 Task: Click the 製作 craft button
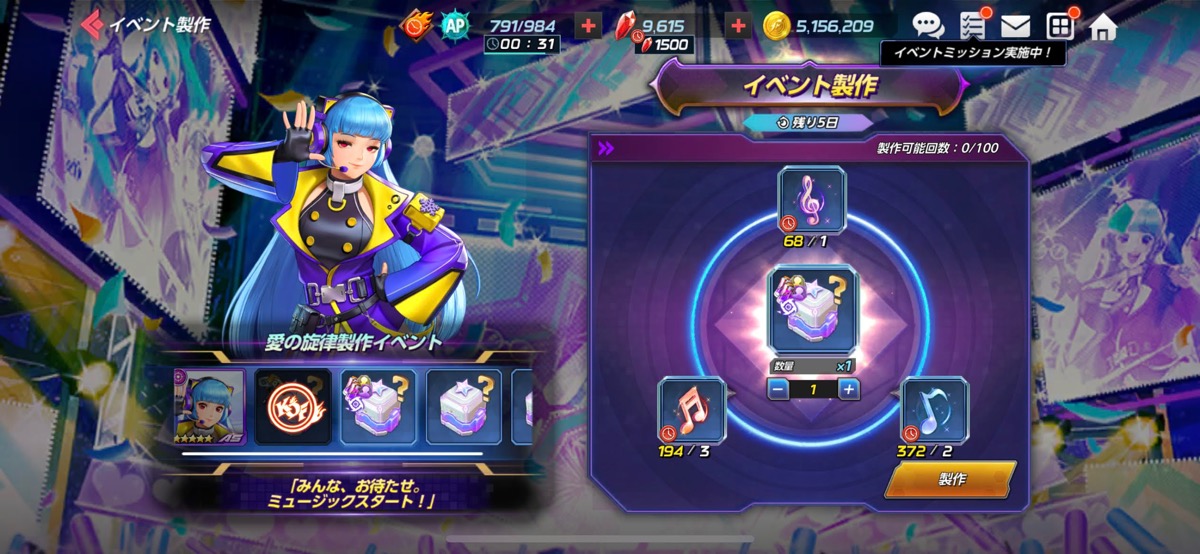(x=950, y=479)
